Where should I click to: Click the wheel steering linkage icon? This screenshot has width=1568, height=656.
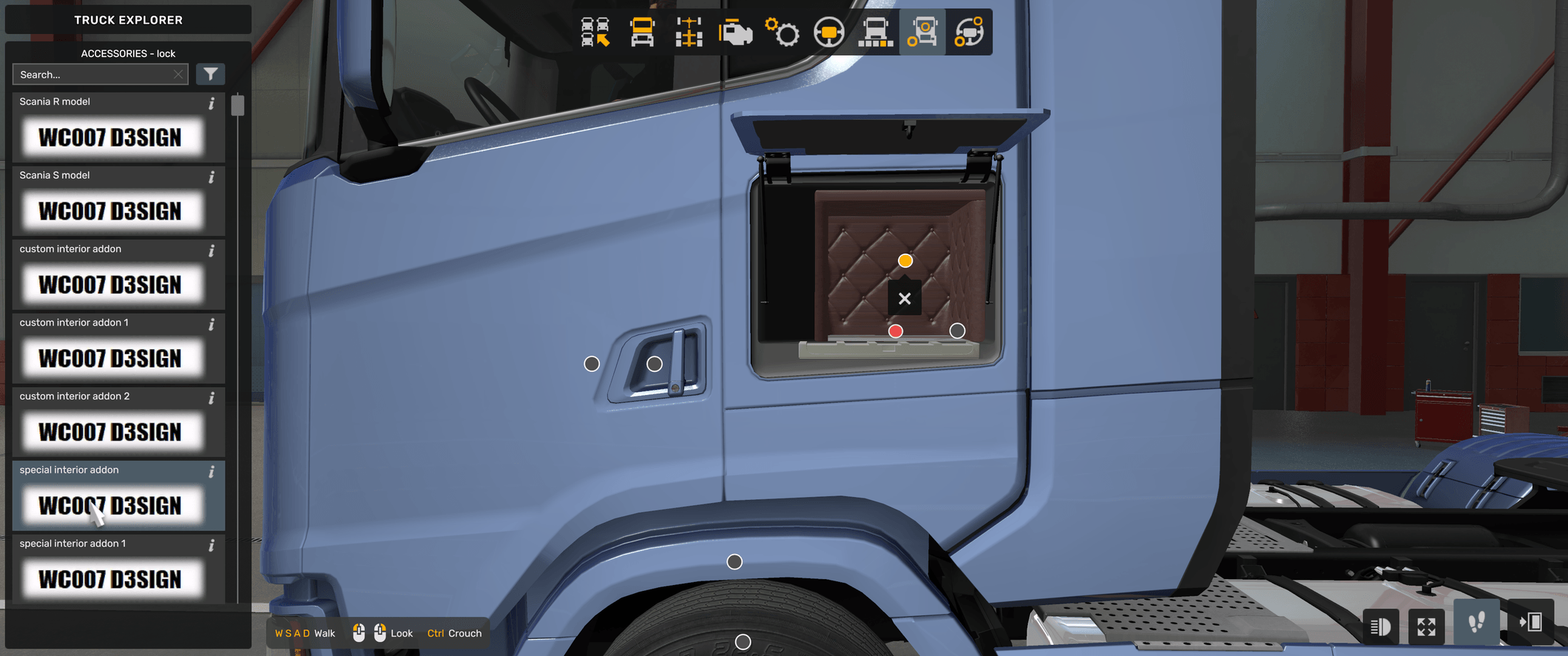[970, 33]
